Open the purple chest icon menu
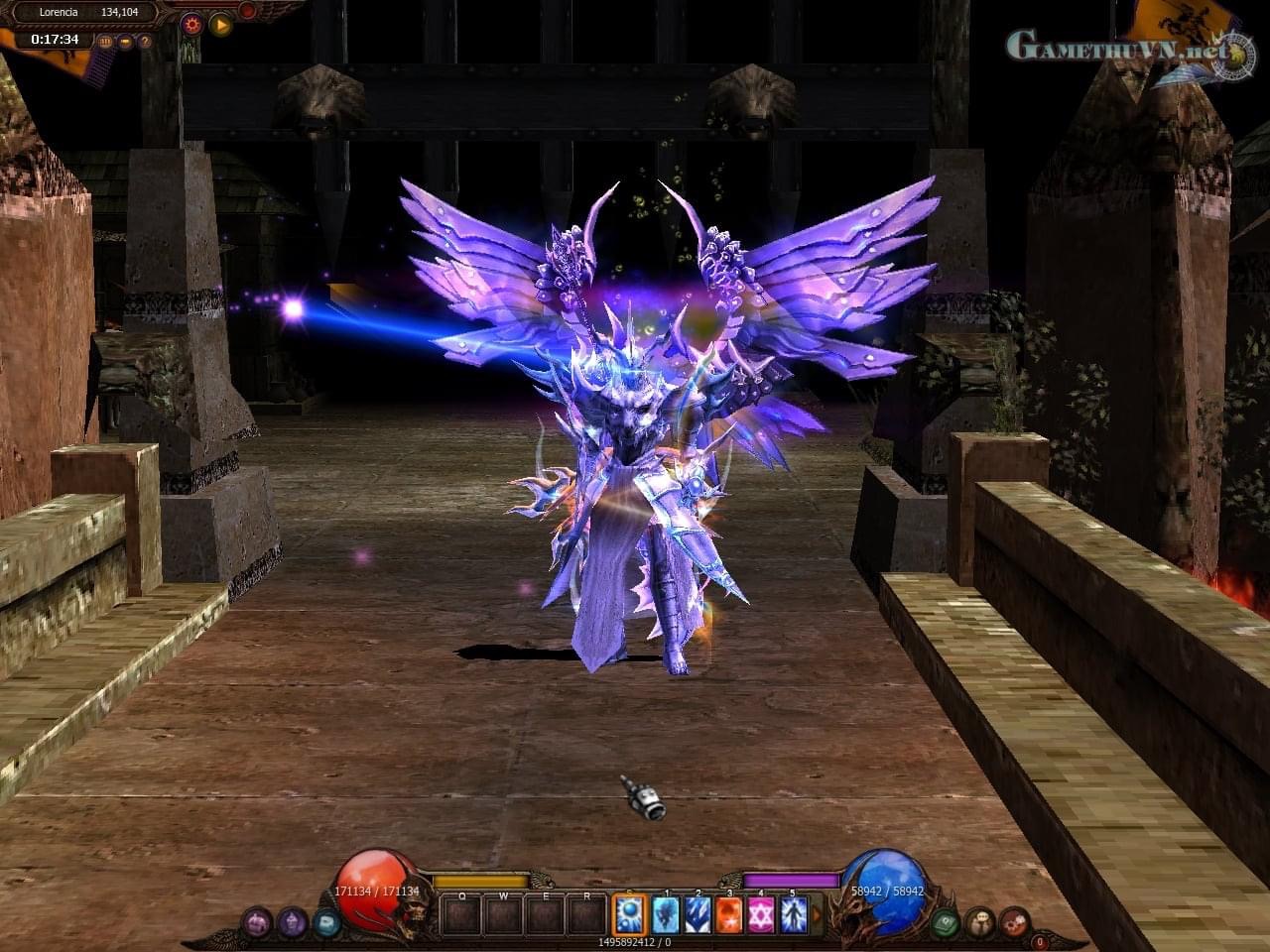 [257, 922]
